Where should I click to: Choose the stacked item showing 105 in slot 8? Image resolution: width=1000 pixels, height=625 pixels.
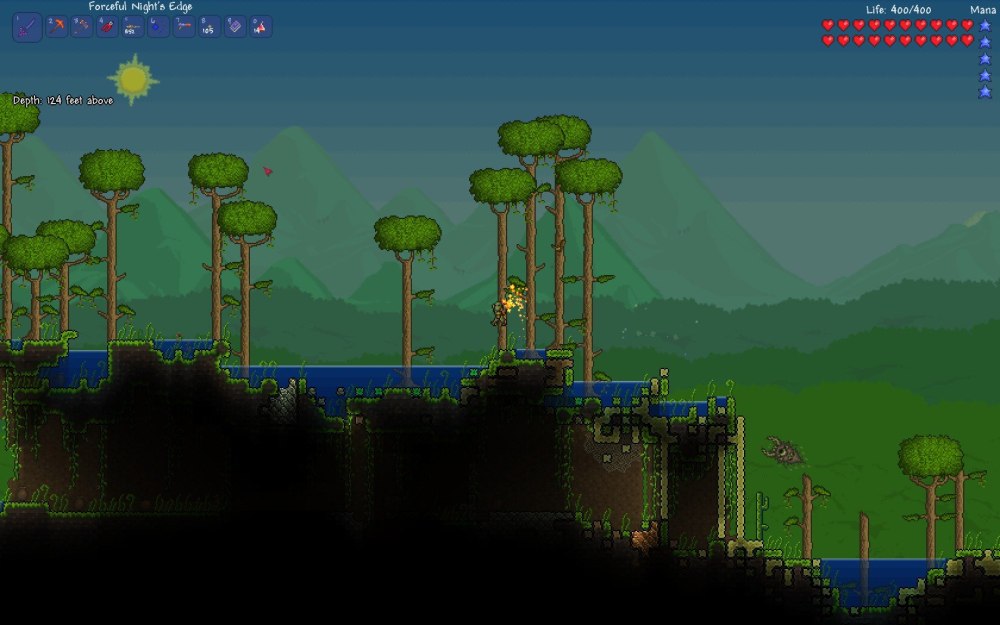208,27
